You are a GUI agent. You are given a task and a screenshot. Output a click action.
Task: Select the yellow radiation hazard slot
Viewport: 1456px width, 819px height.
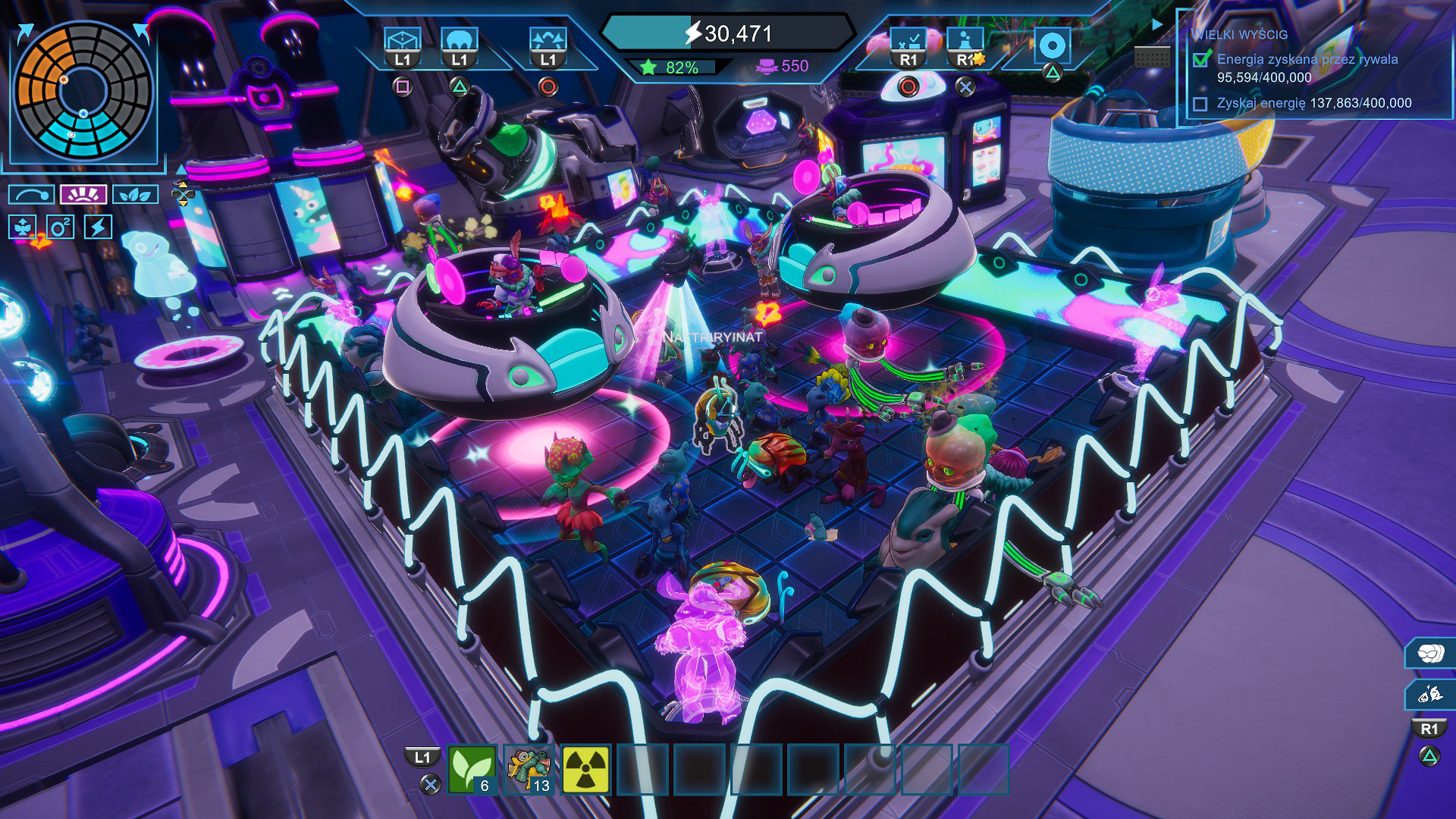(585, 769)
